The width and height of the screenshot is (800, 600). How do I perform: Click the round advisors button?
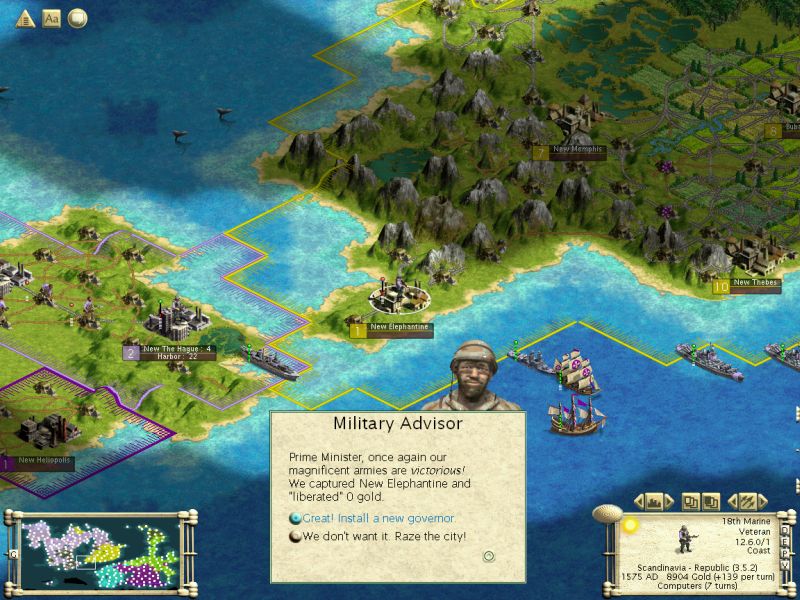pyautogui.click(x=77, y=18)
